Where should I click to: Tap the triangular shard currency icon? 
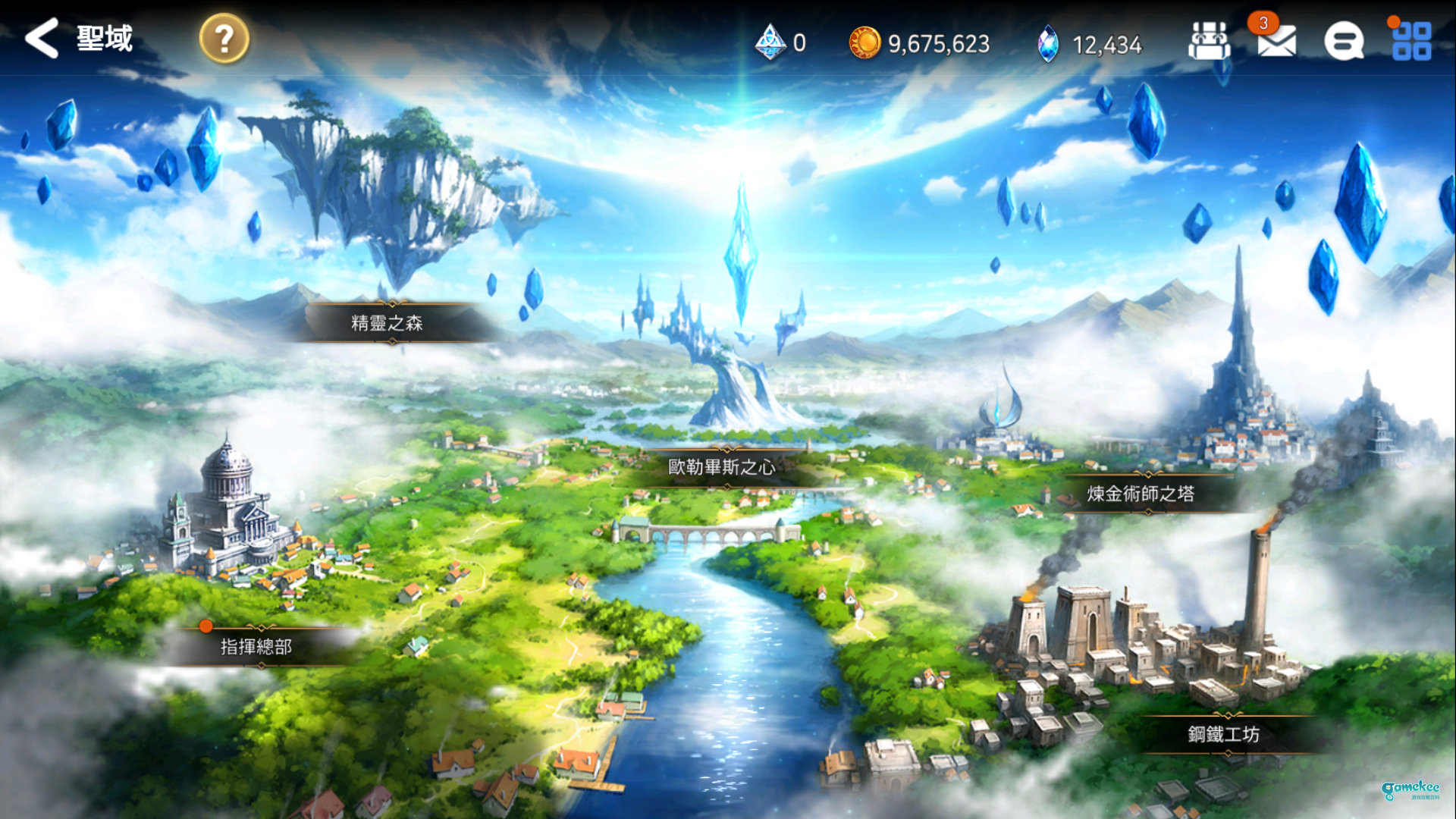(770, 43)
